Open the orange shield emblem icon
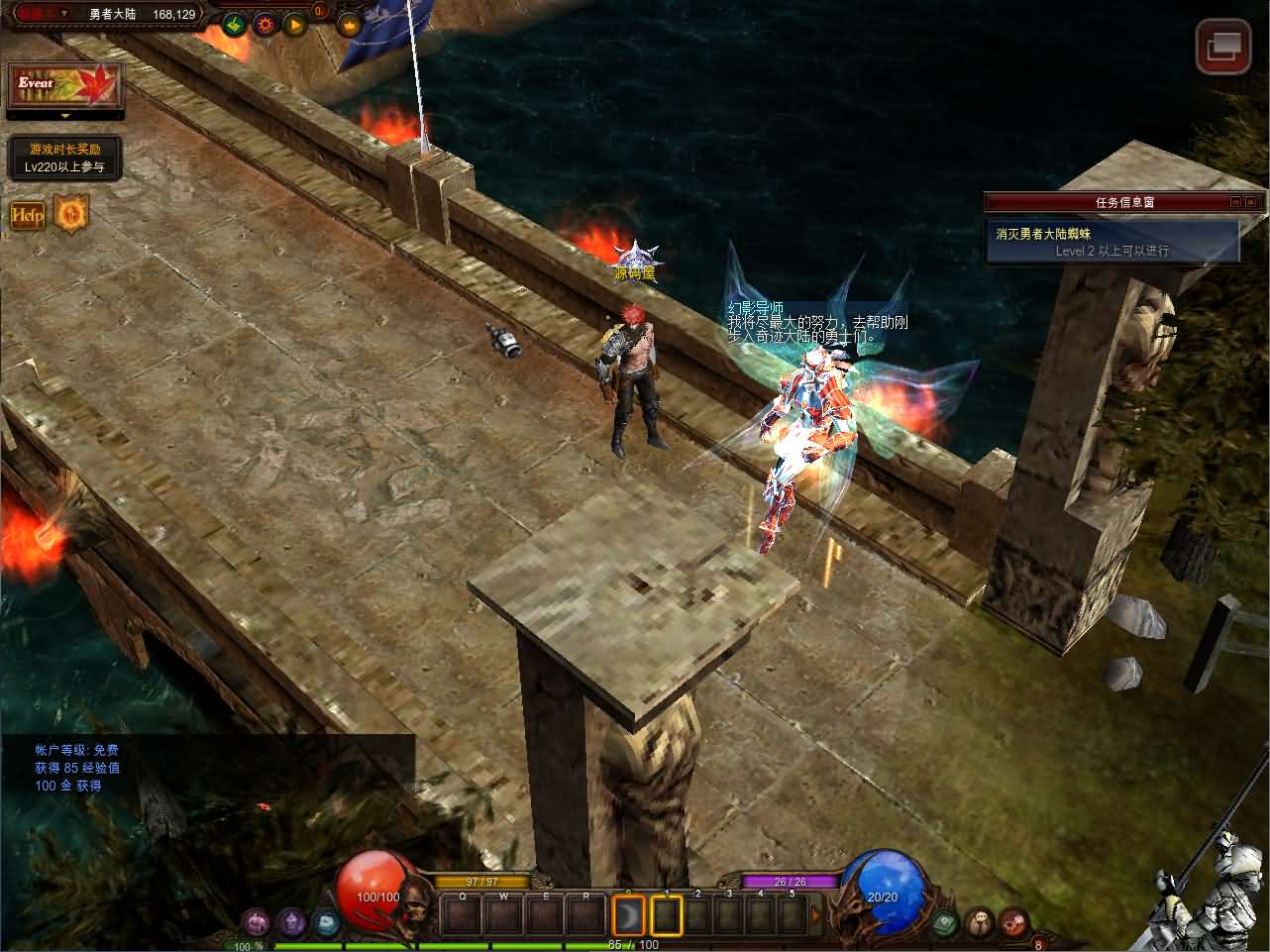 (71, 214)
